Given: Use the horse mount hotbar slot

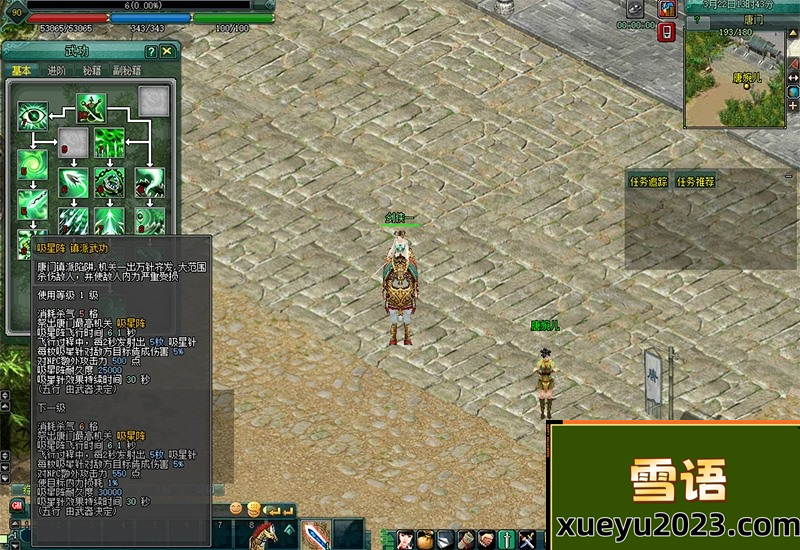Looking at the screenshot, I should click(262, 534).
